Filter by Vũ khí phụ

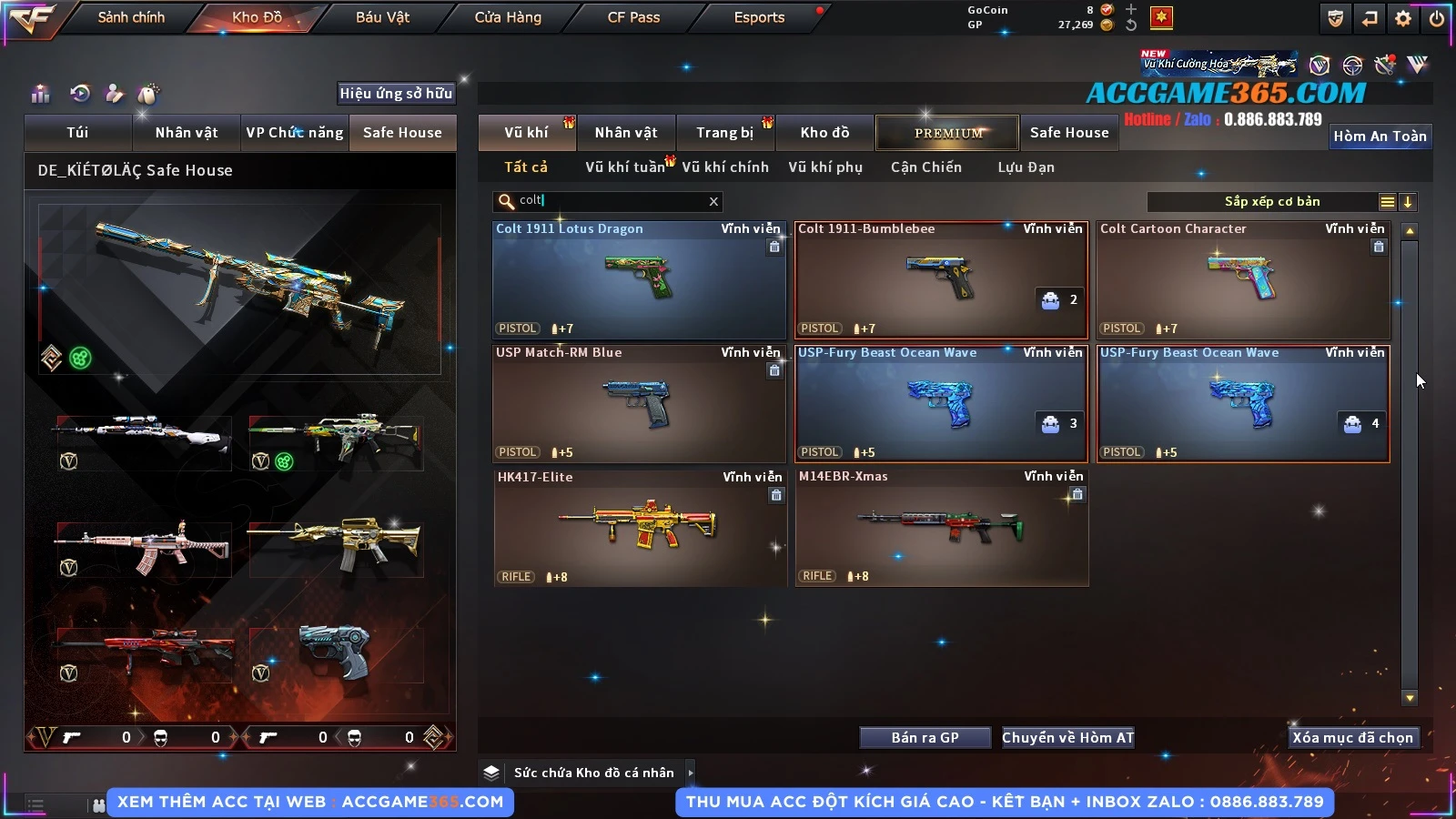[x=824, y=167]
